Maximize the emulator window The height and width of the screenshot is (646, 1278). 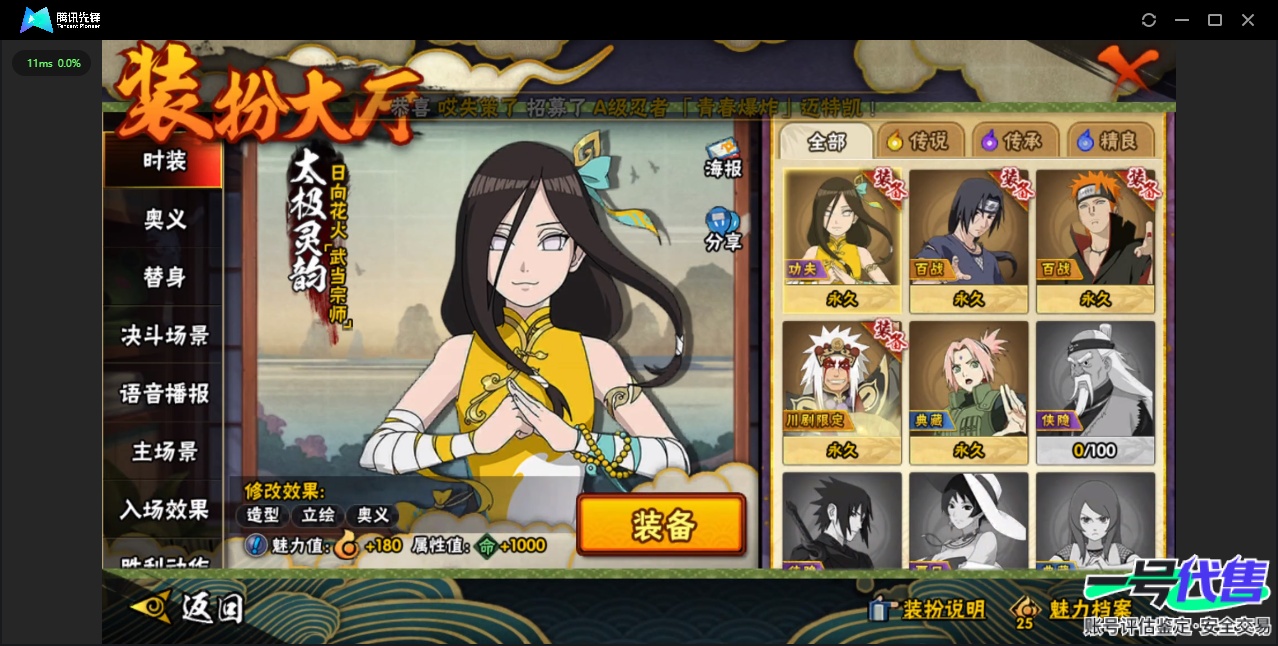1215,20
